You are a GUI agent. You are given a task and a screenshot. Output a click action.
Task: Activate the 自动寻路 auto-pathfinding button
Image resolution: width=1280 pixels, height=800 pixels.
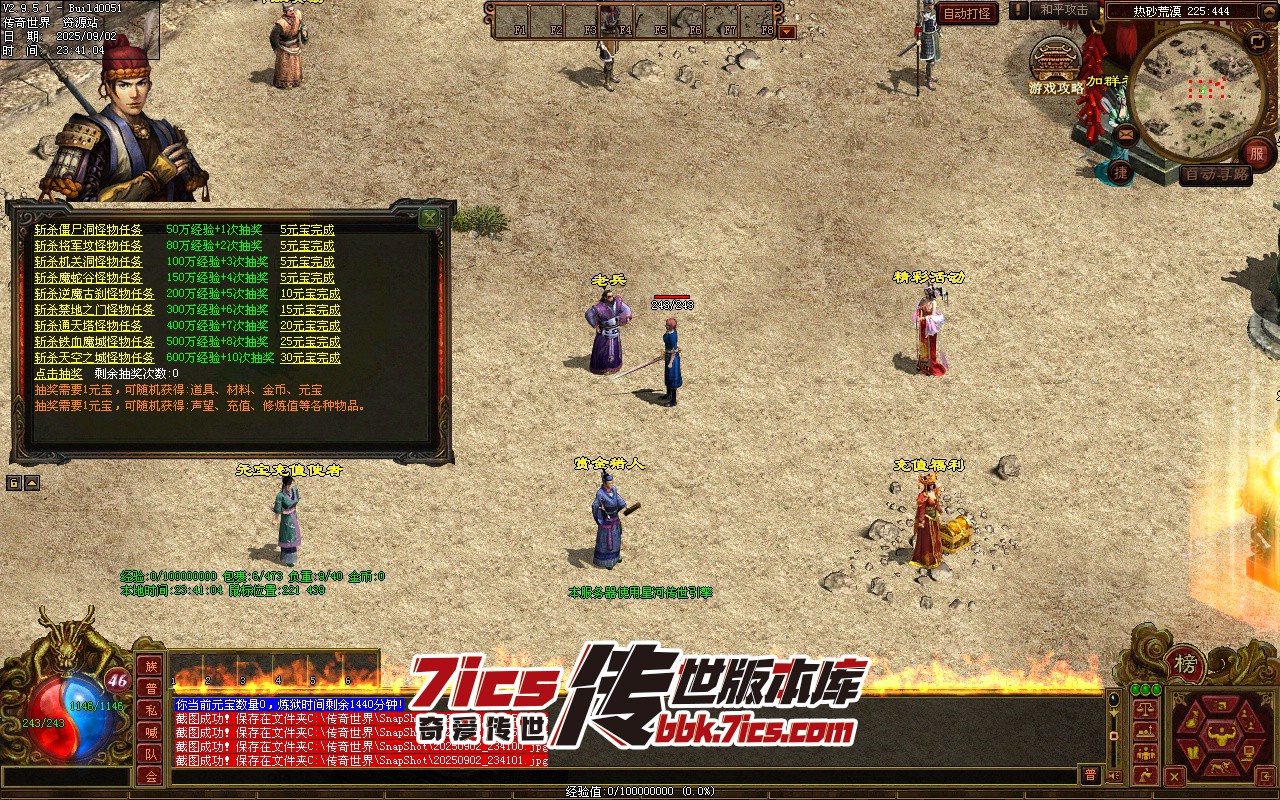pos(1215,175)
